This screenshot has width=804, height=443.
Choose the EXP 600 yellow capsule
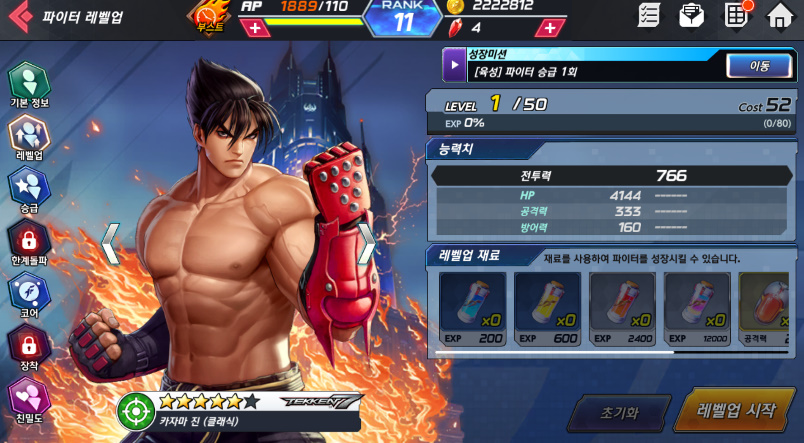547,308
